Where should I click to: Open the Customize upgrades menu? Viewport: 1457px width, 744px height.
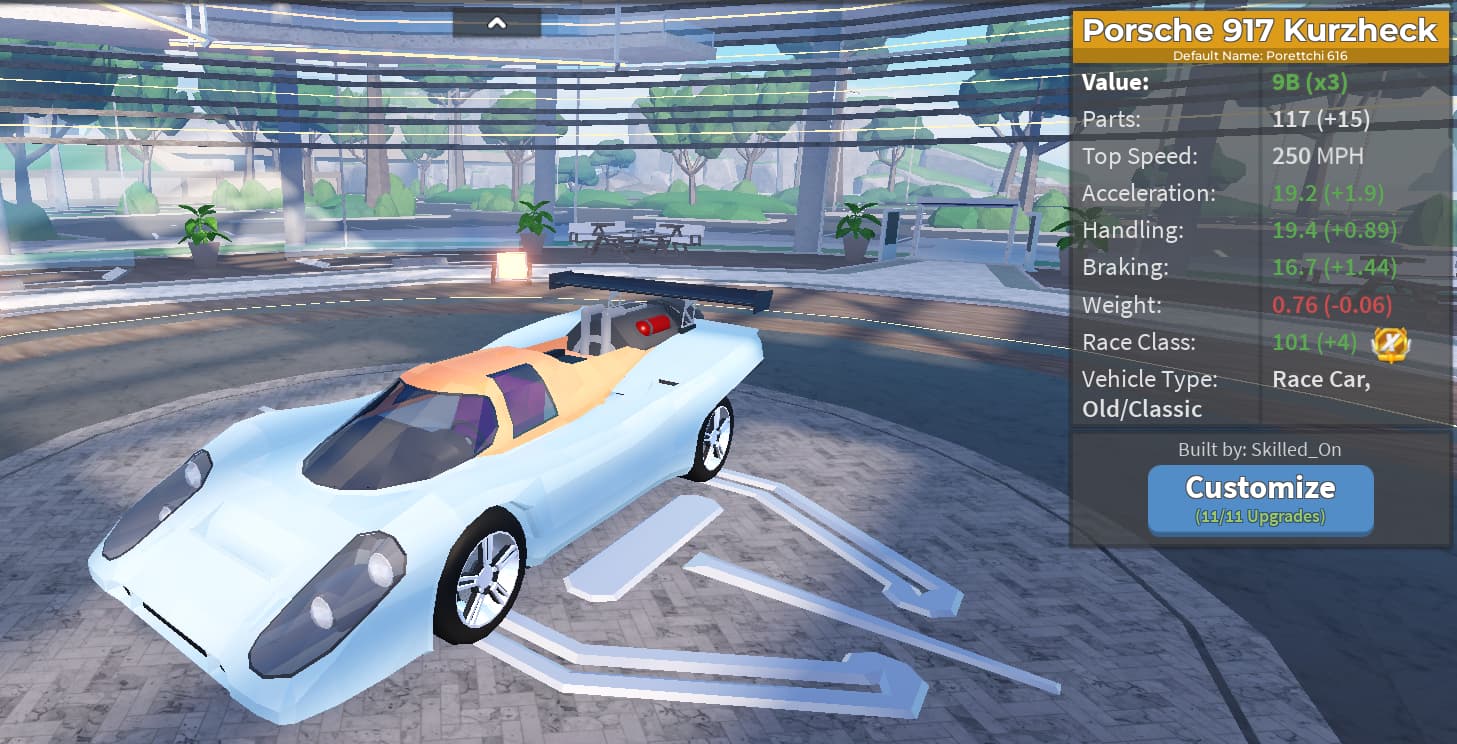(x=1260, y=499)
